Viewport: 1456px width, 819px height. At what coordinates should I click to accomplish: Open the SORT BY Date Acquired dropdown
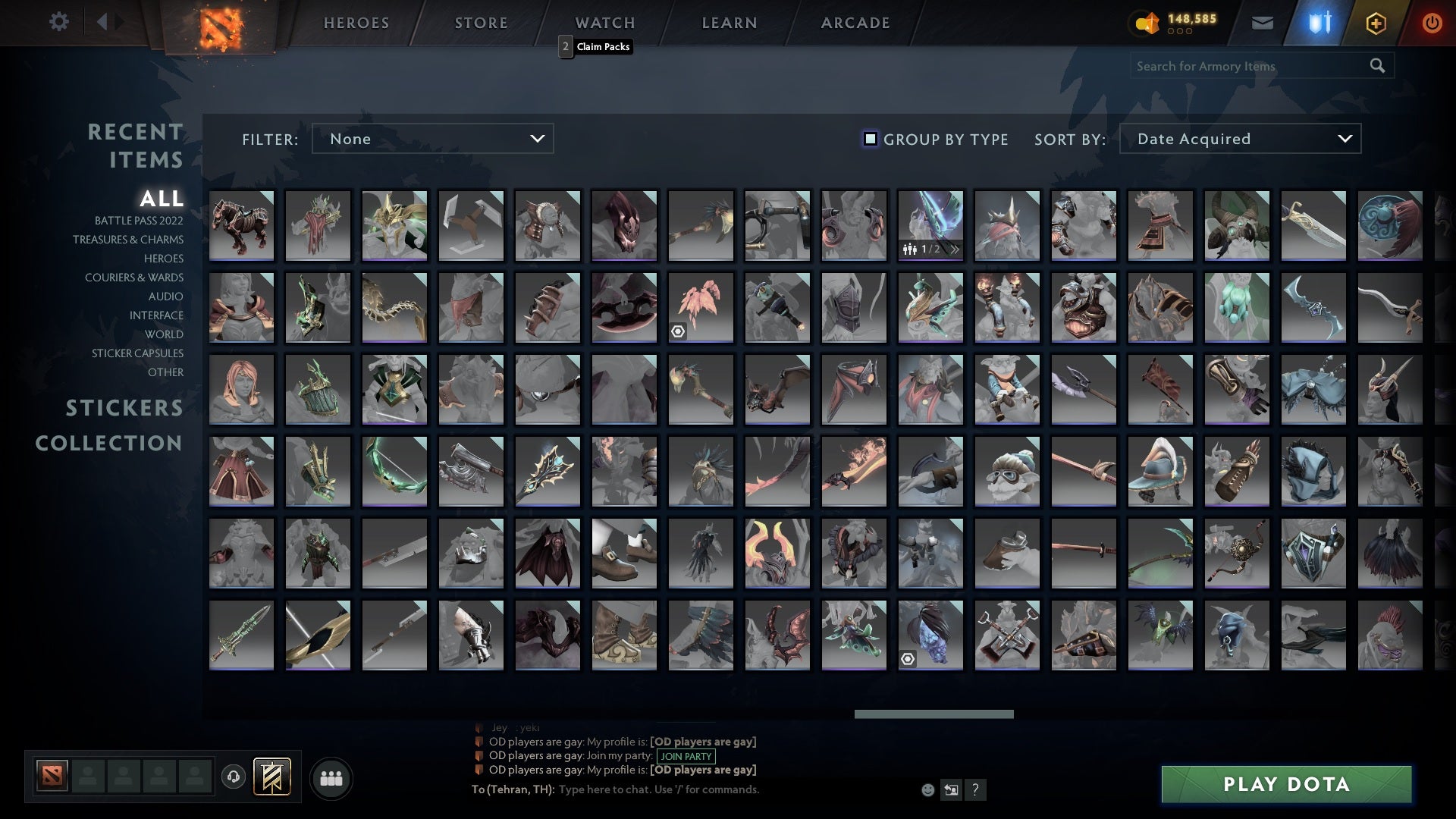(1239, 139)
